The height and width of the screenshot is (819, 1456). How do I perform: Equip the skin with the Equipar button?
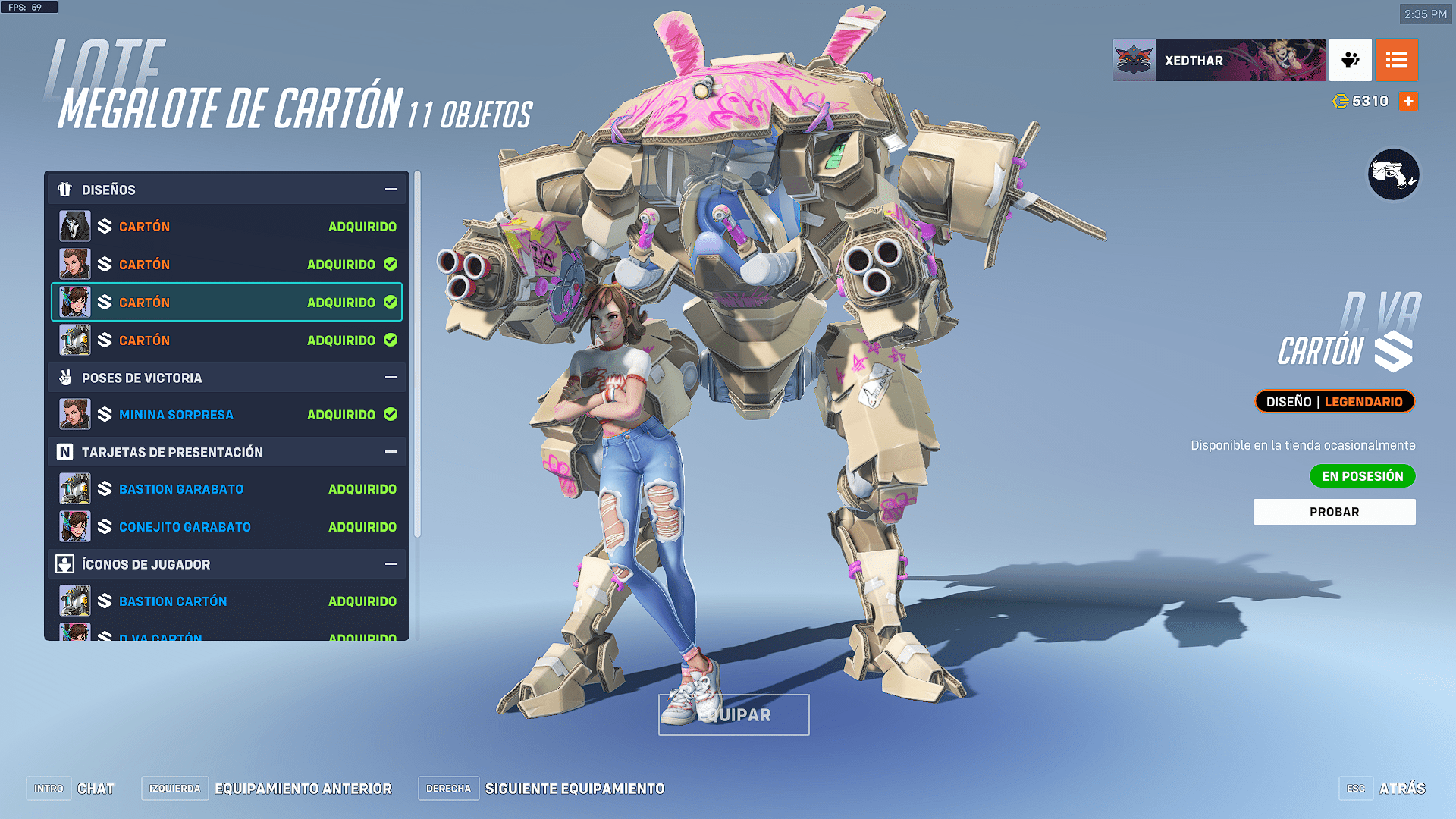coord(733,715)
